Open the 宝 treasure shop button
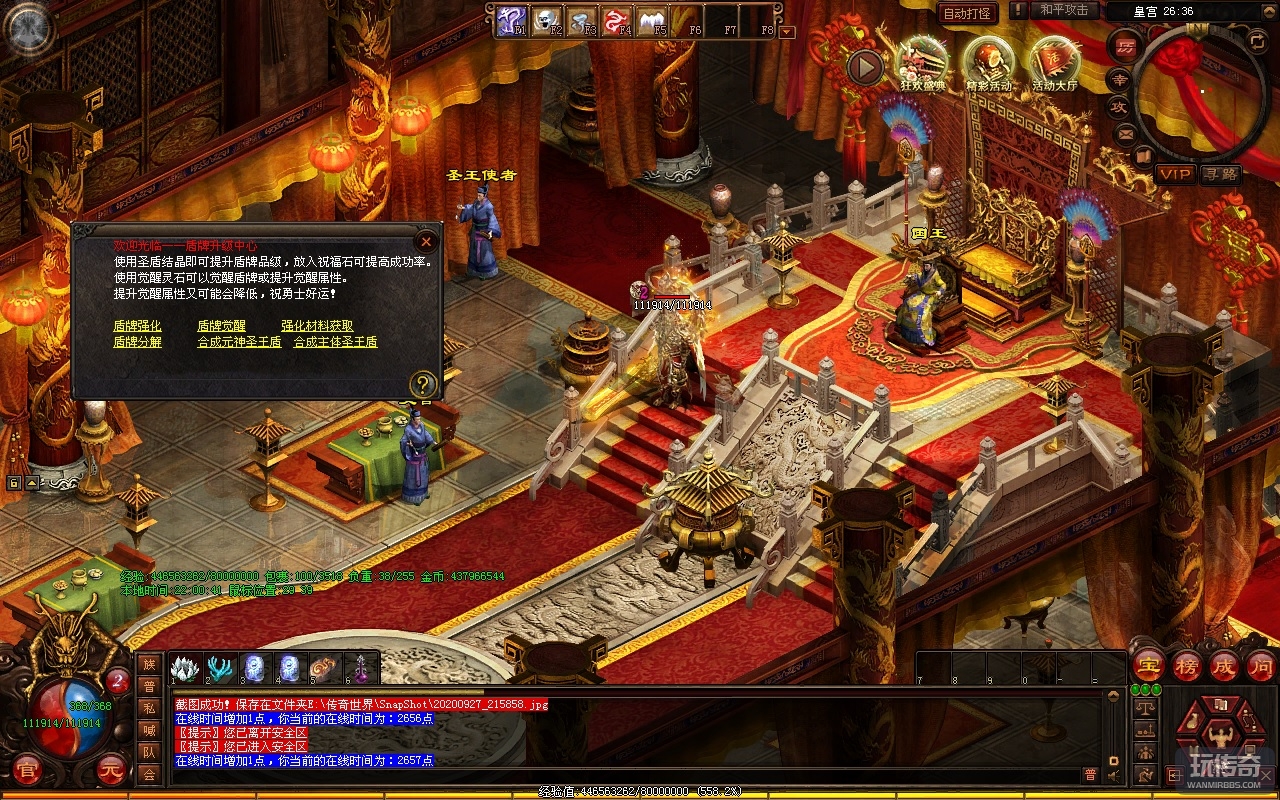The width and height of the screenshot is (1280, 800). point(1148,665)
